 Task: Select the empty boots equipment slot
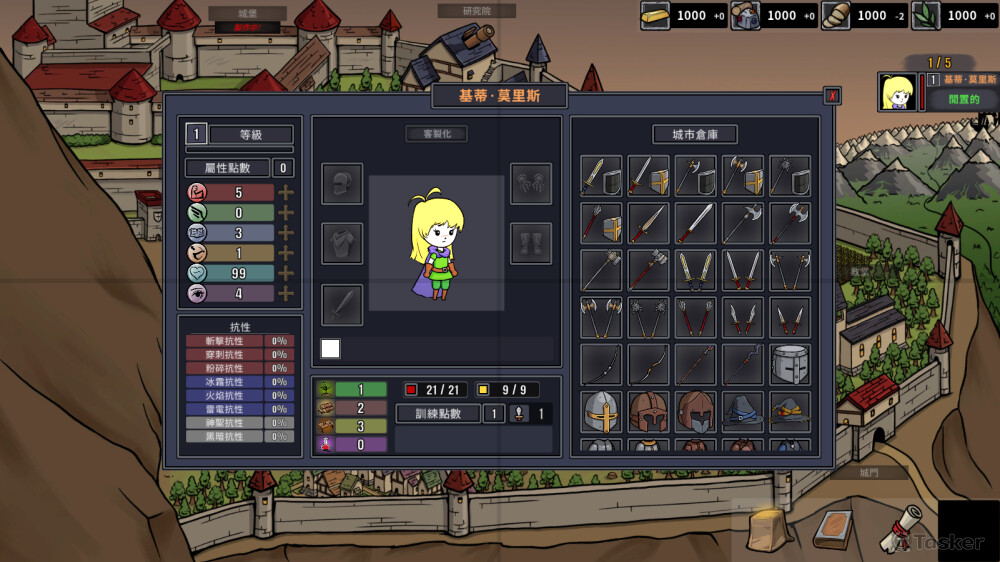click(531, 244)
